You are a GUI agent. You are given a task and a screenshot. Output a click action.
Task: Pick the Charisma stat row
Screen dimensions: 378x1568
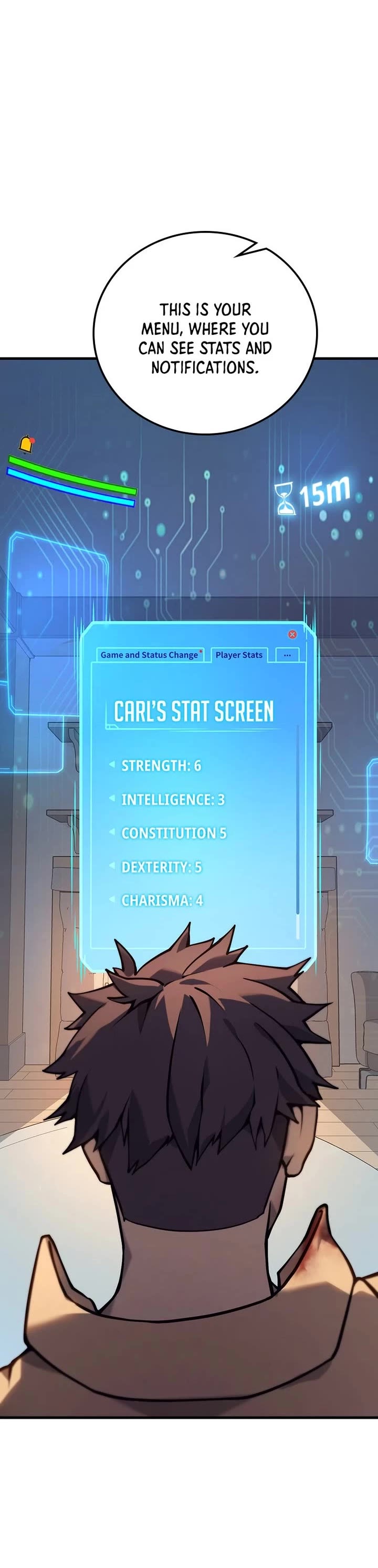coord(162,900)
